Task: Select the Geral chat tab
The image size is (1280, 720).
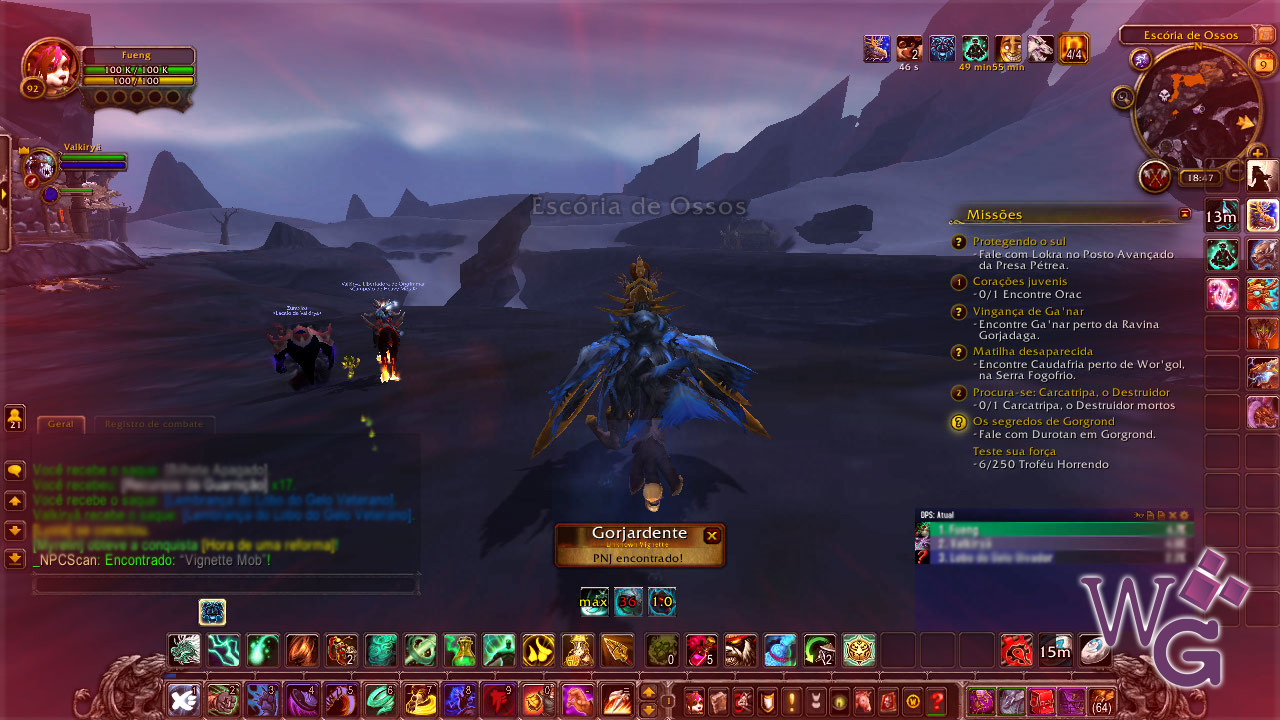Action: coord(61,424)
